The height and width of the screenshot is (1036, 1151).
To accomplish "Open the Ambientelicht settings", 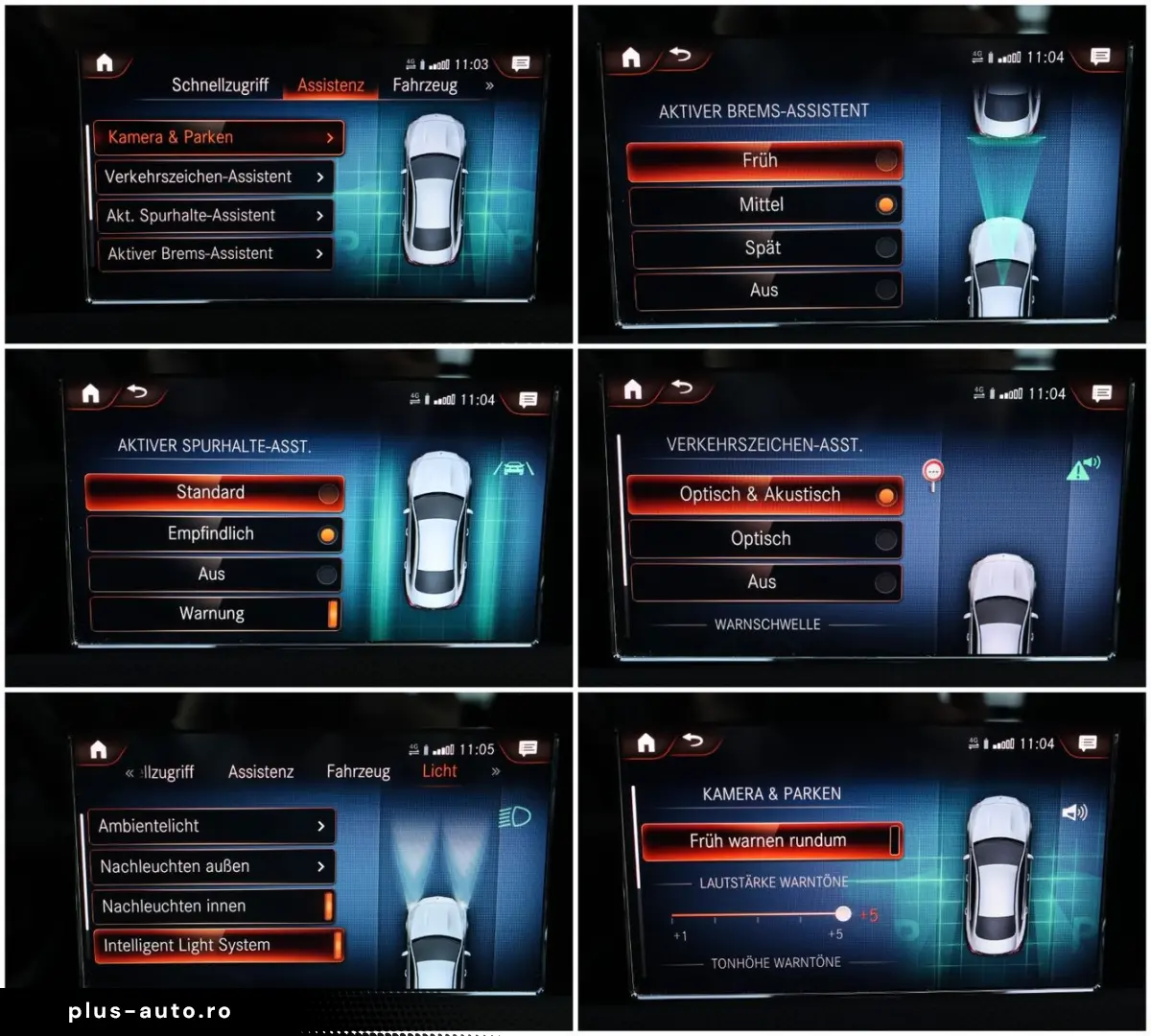I will click(212, 826).
